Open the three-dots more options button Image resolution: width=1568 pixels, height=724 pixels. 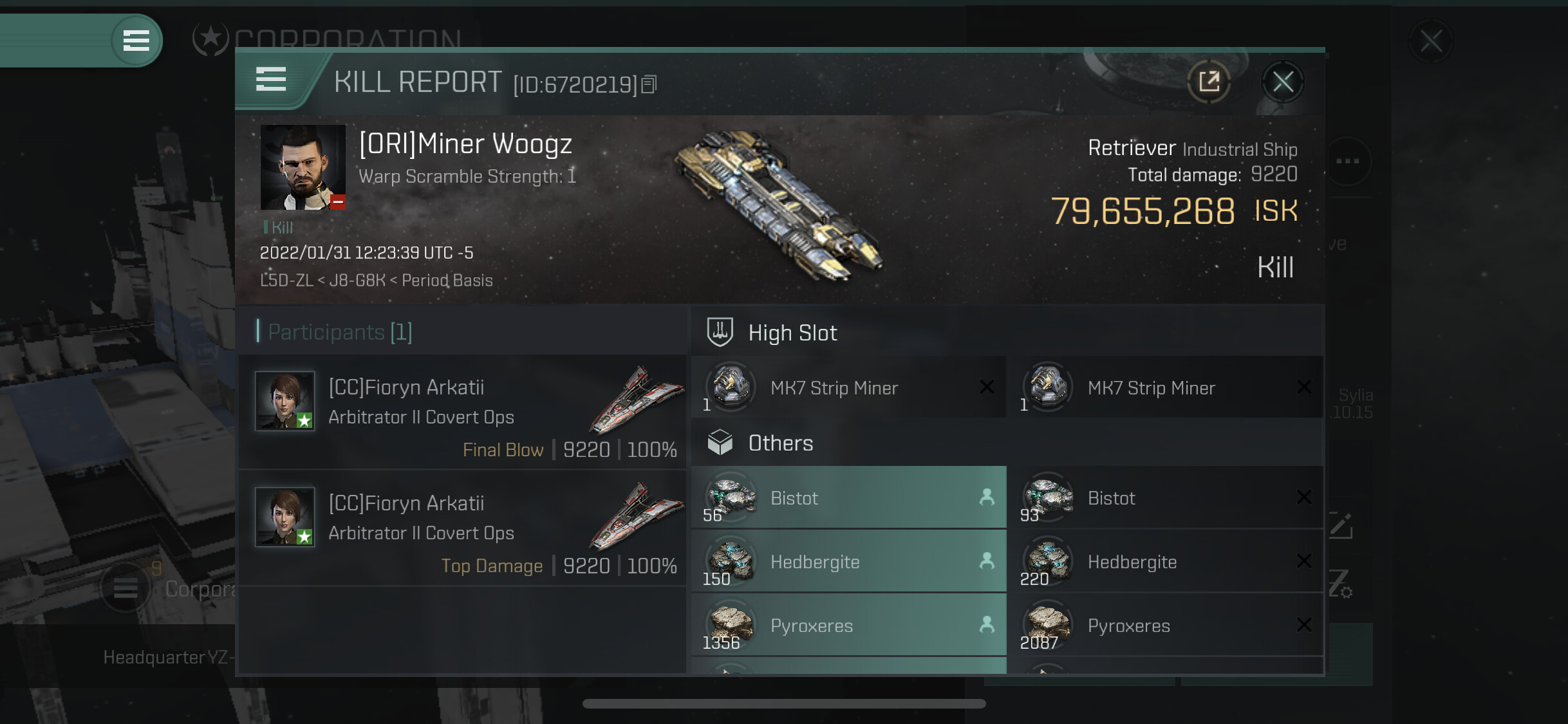tap(1347, 161)
